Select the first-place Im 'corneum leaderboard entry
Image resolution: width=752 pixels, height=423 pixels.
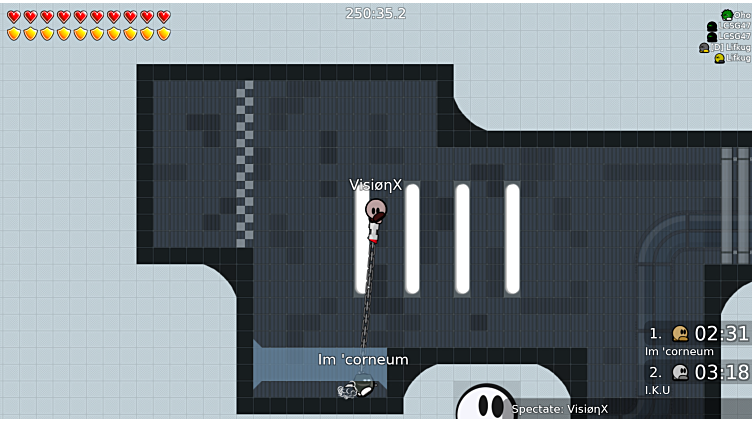point(698,339)
